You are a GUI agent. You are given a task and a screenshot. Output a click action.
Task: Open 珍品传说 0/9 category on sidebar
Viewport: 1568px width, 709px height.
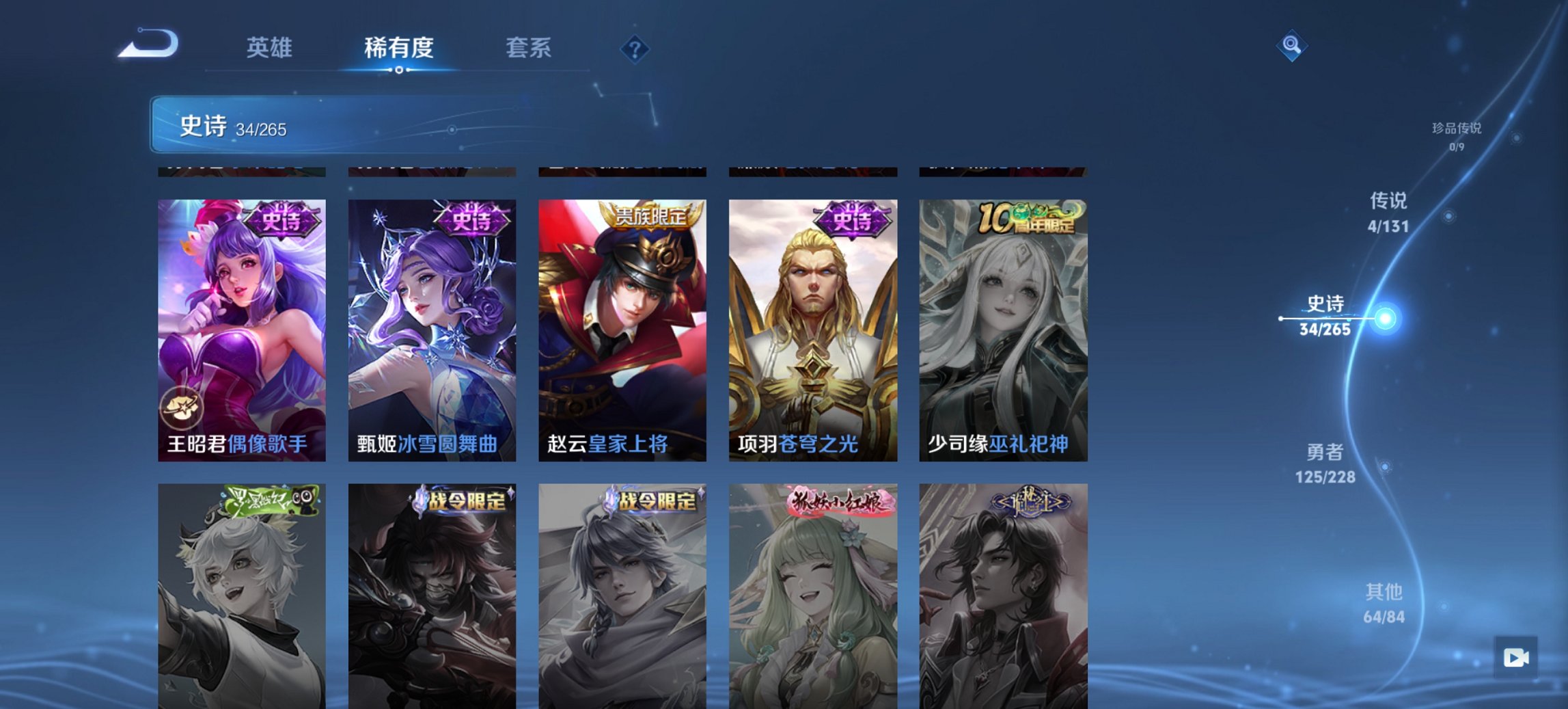click(1455, 134)
